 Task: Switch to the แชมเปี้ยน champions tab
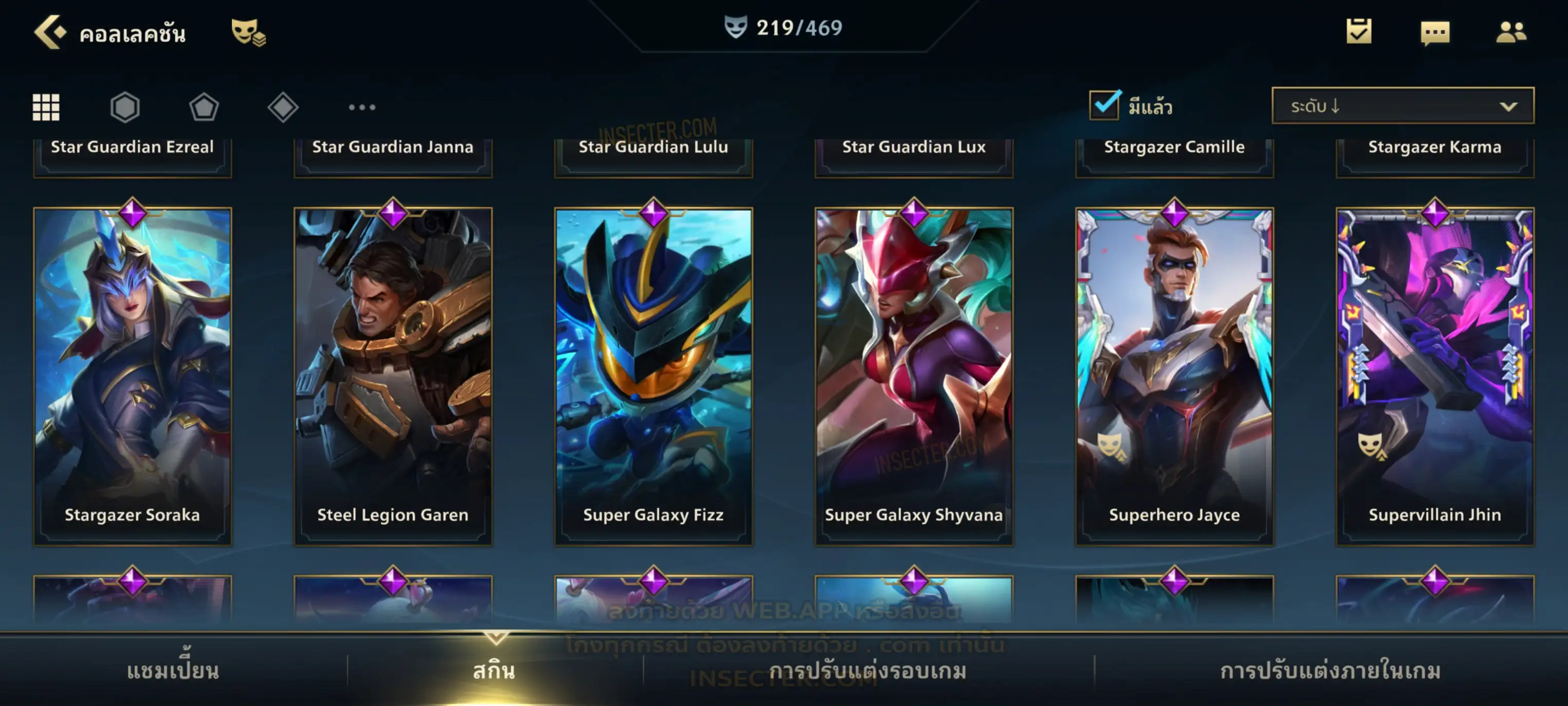pos(173,670)
